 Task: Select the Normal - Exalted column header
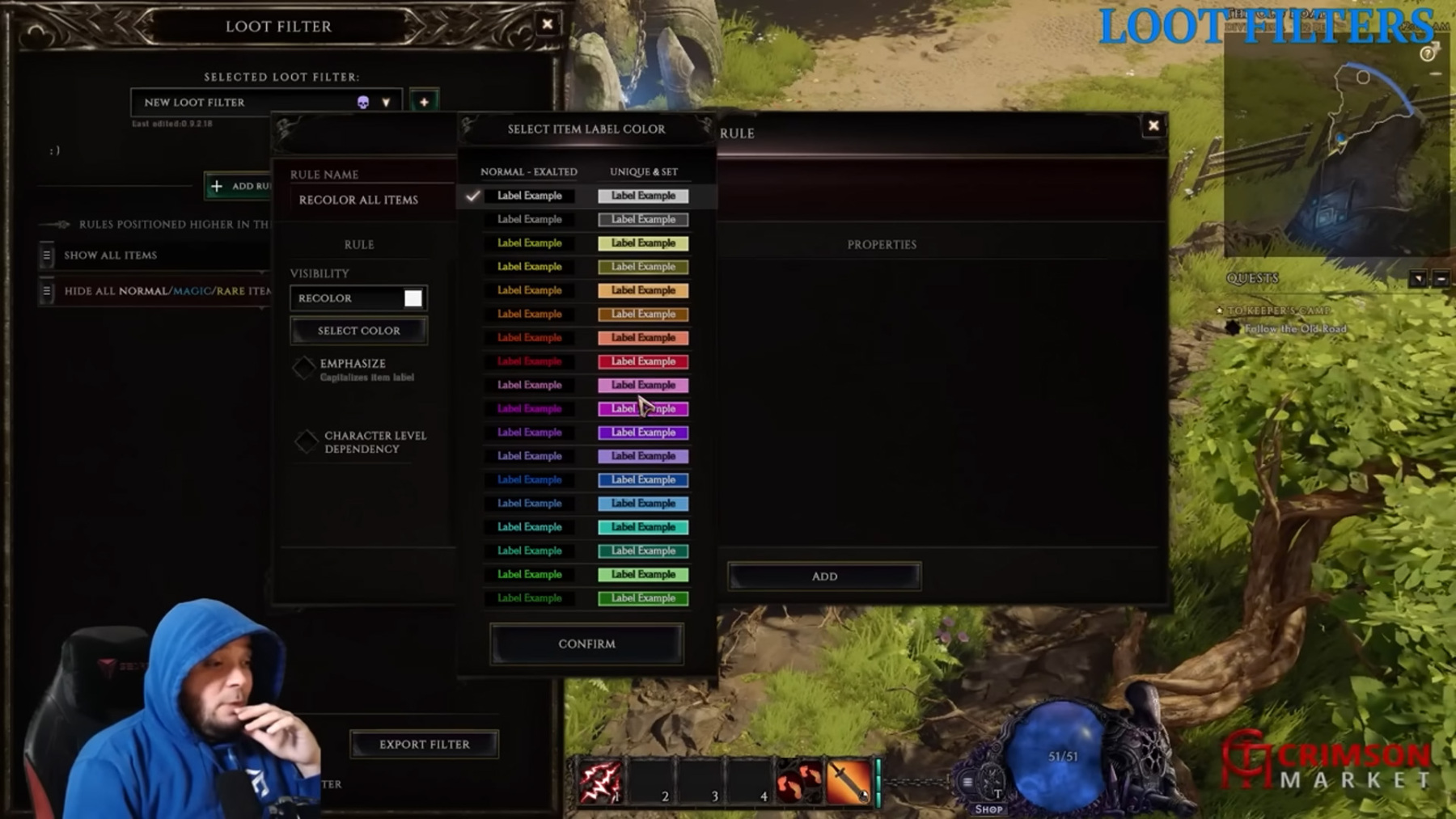[x=528, y=171]
